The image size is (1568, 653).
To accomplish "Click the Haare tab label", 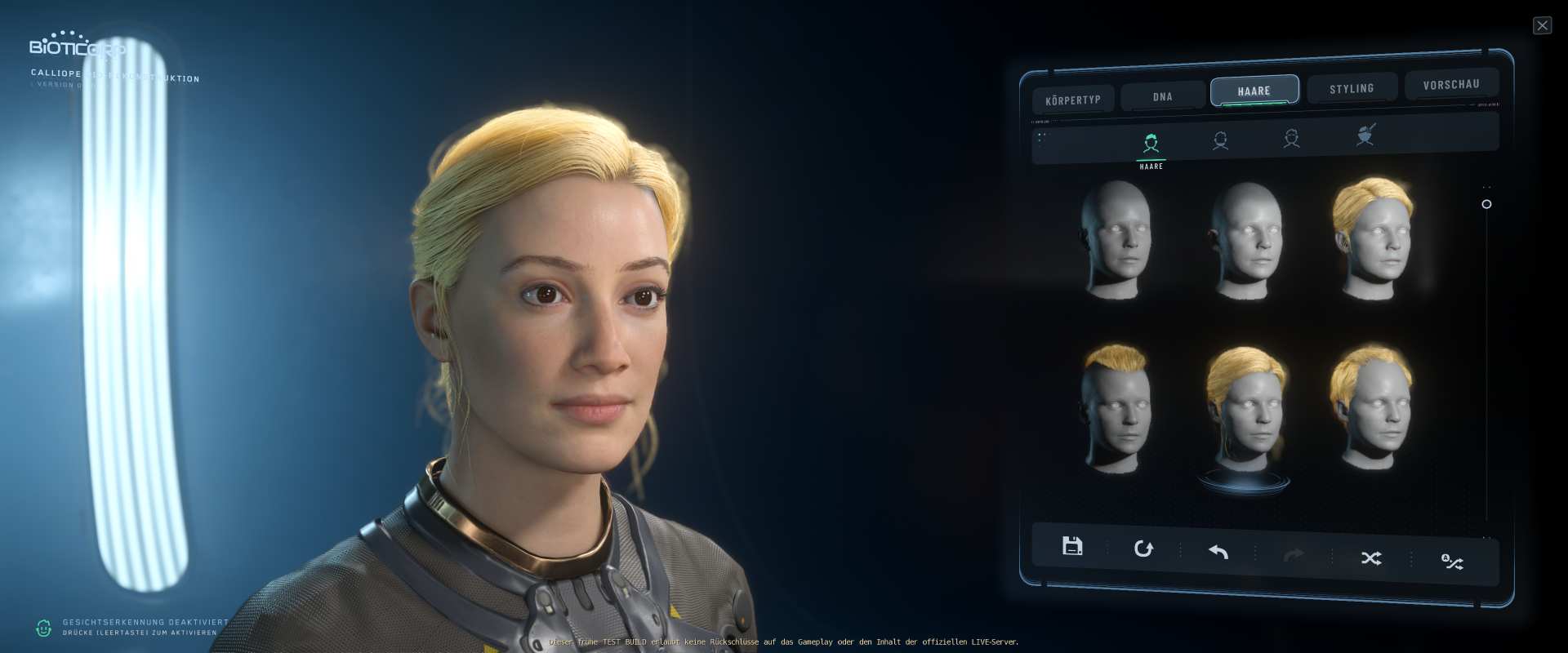I will tap(1254, 91).
